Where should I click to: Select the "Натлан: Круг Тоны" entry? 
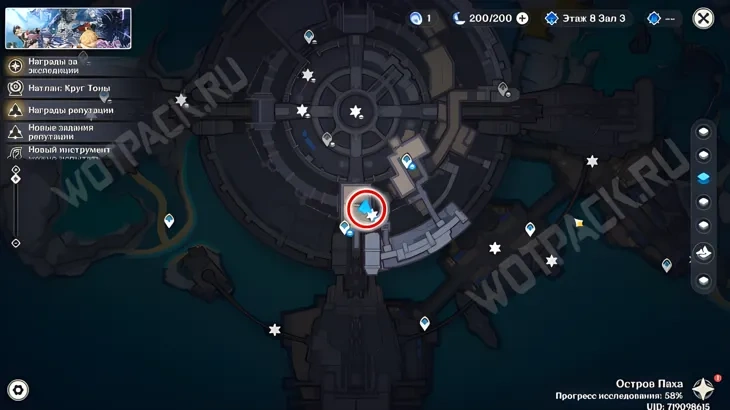60,88
